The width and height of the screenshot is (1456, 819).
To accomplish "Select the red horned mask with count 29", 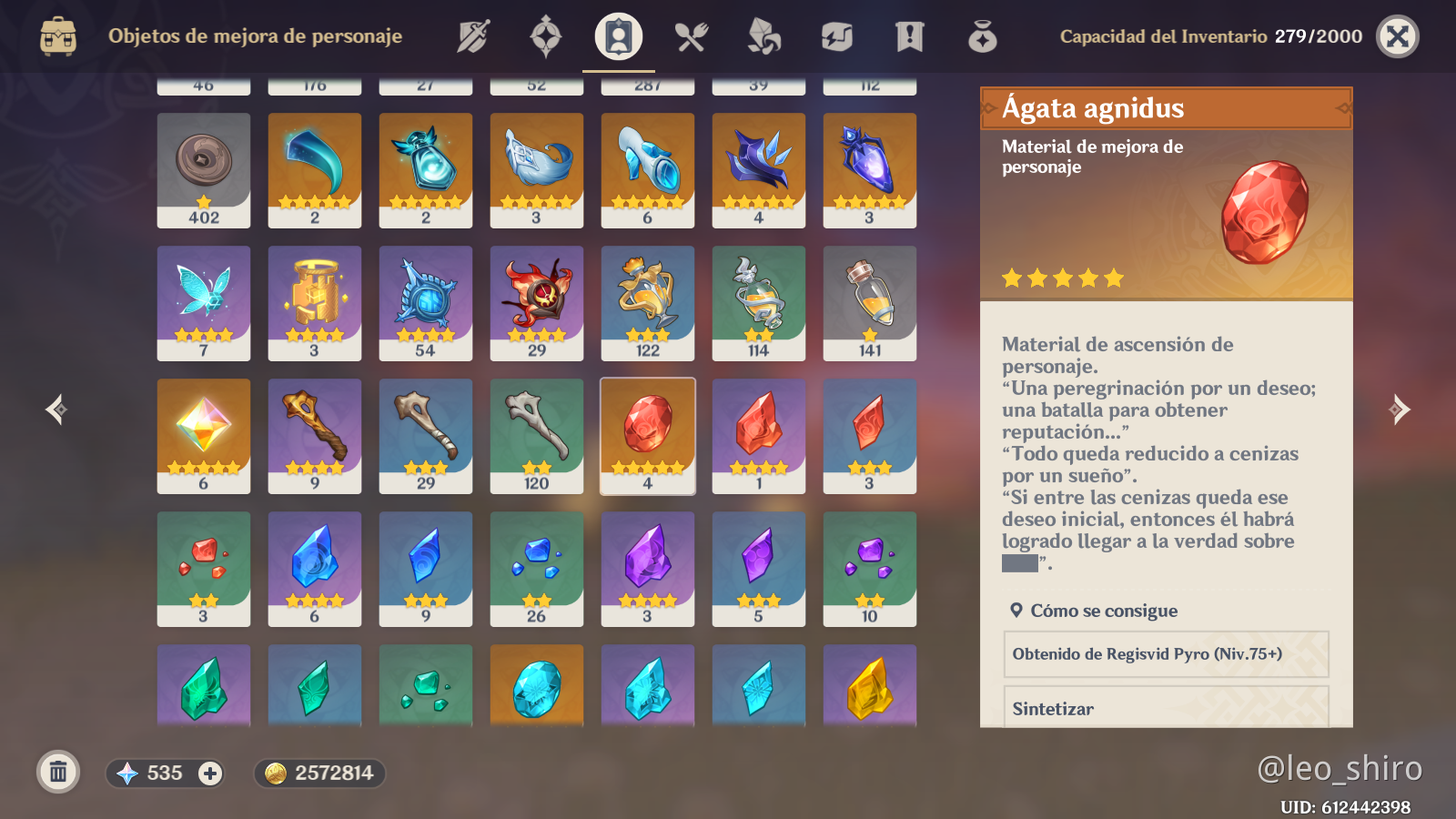I will [537, 303].
